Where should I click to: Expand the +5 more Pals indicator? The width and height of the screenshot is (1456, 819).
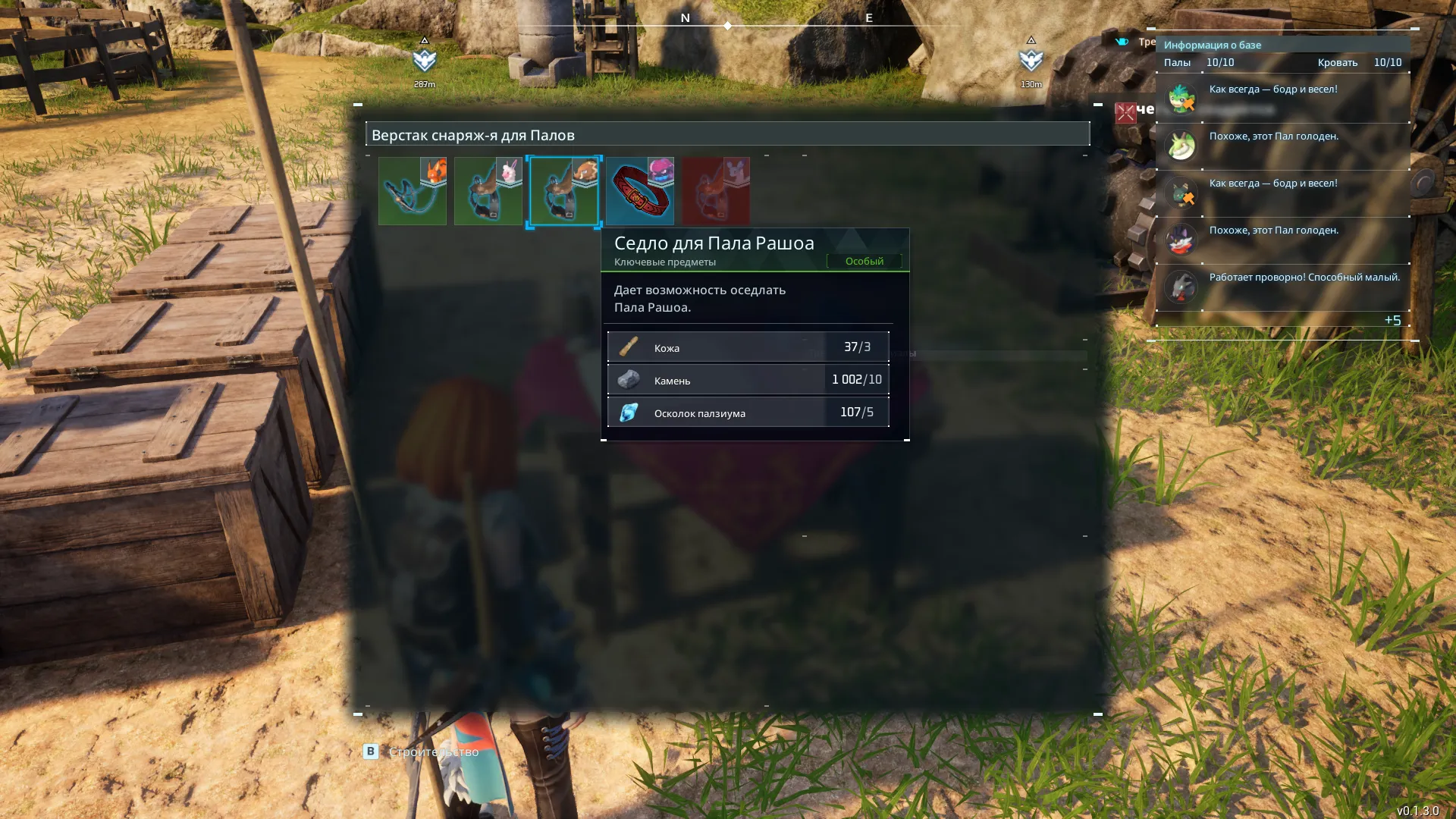pyautogui.click(x=1392, y=320)
